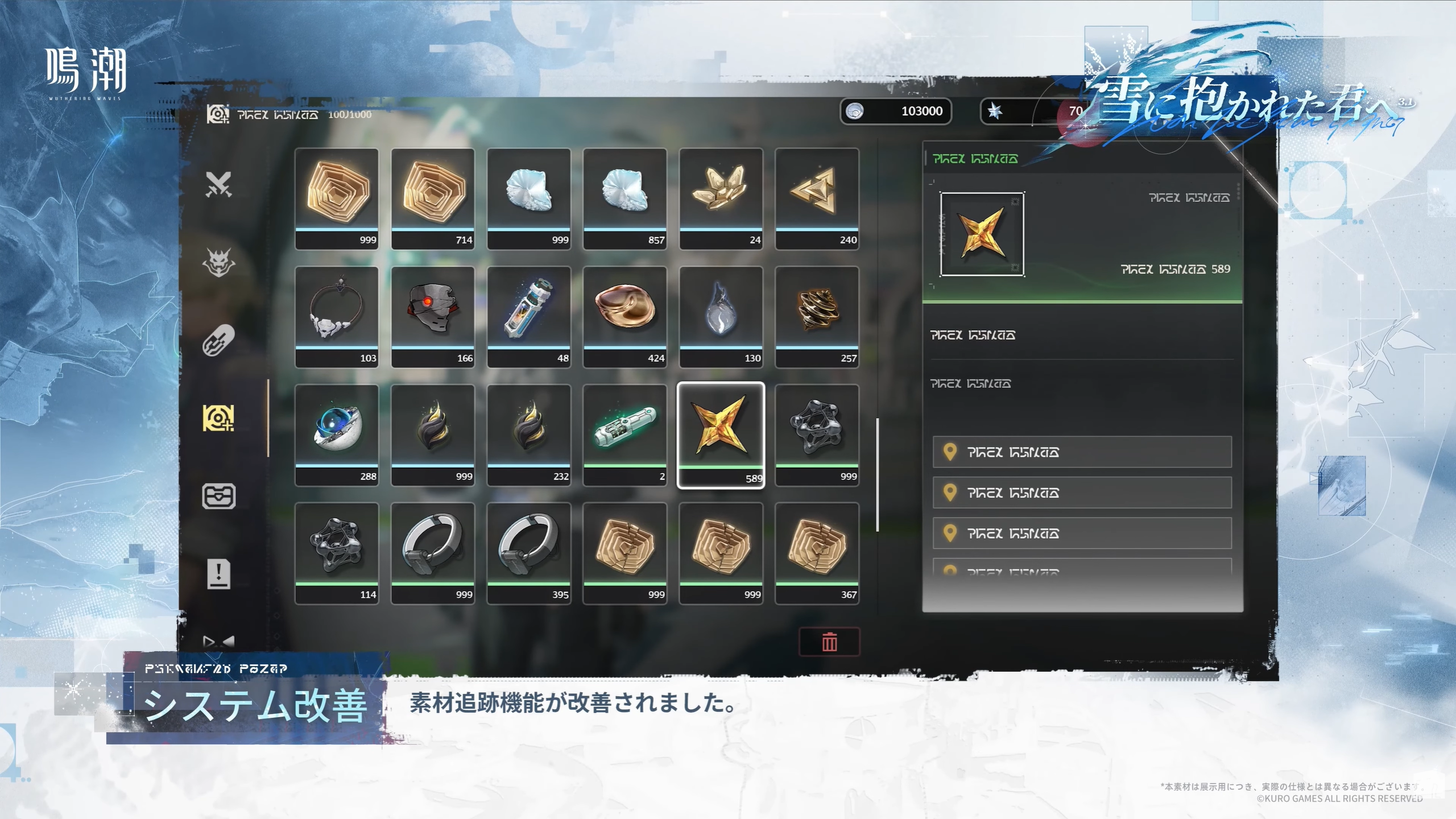The image size is (1456, 819).
Task: Select the bronze spiral drill item with 257
Action: pyautogui.click(x=817, y=316)
